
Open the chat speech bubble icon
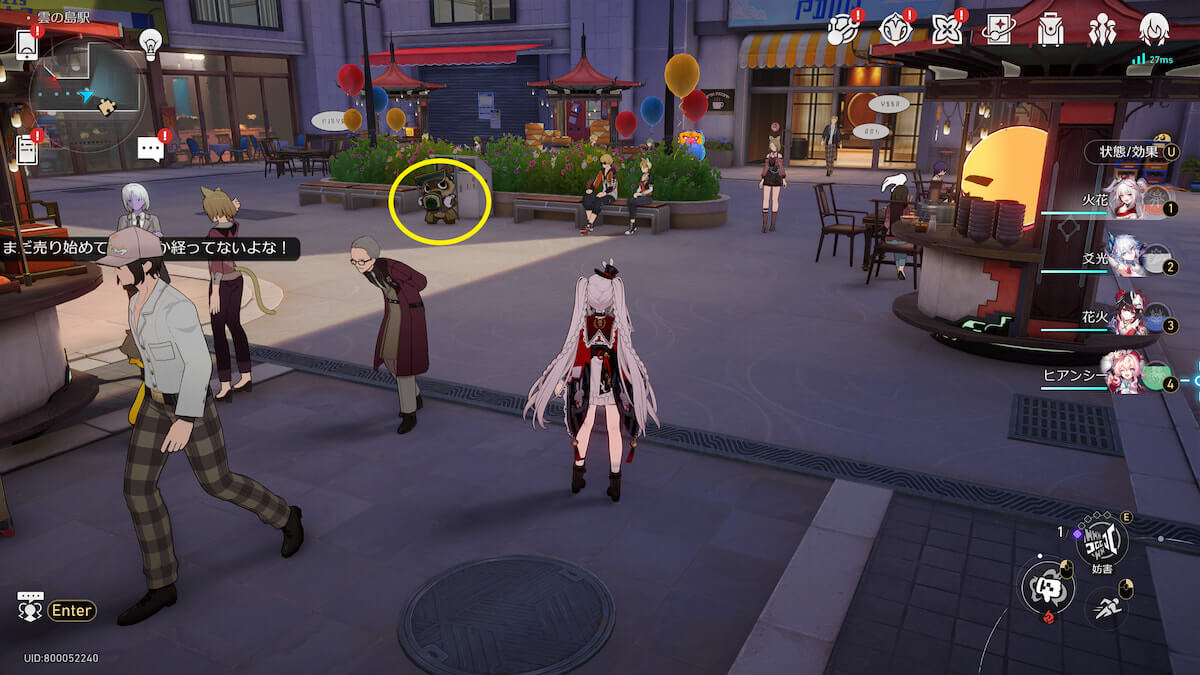pyautogui.click(x=150, y=150)
